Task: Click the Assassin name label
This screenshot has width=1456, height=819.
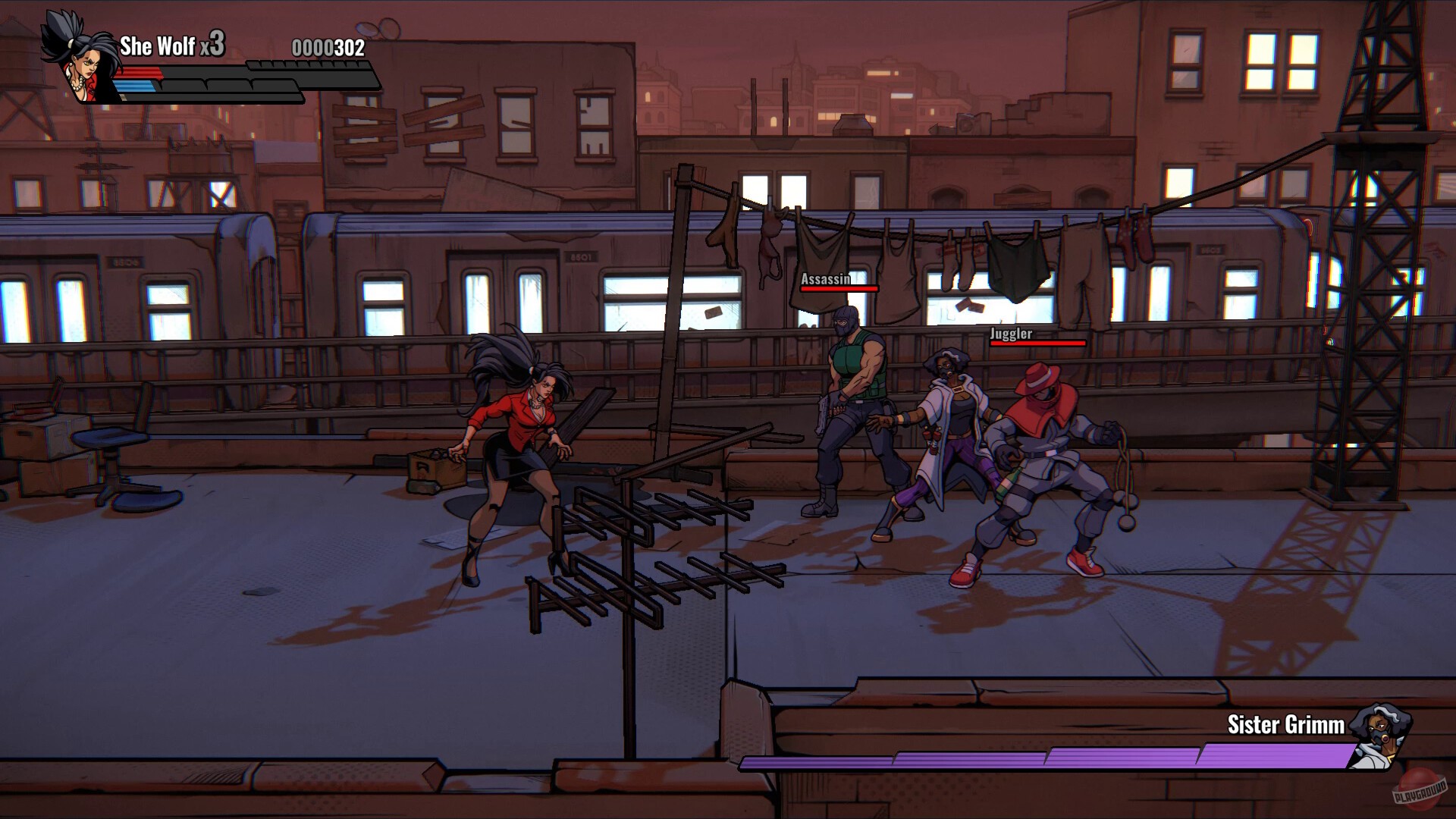Action: [824, 280]
